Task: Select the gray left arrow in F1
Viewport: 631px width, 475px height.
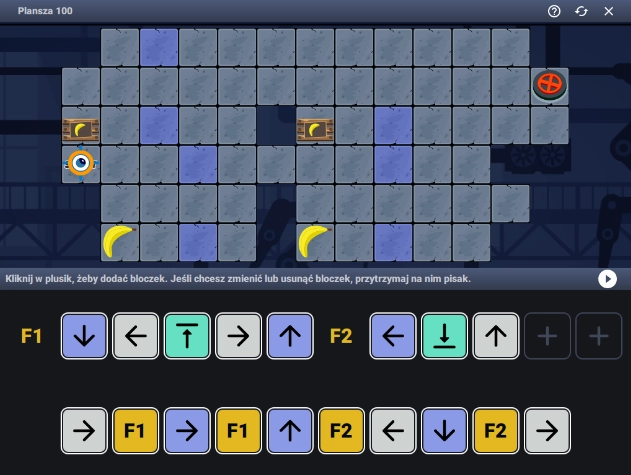Action: pyautogui.click(x=136, y=336)
